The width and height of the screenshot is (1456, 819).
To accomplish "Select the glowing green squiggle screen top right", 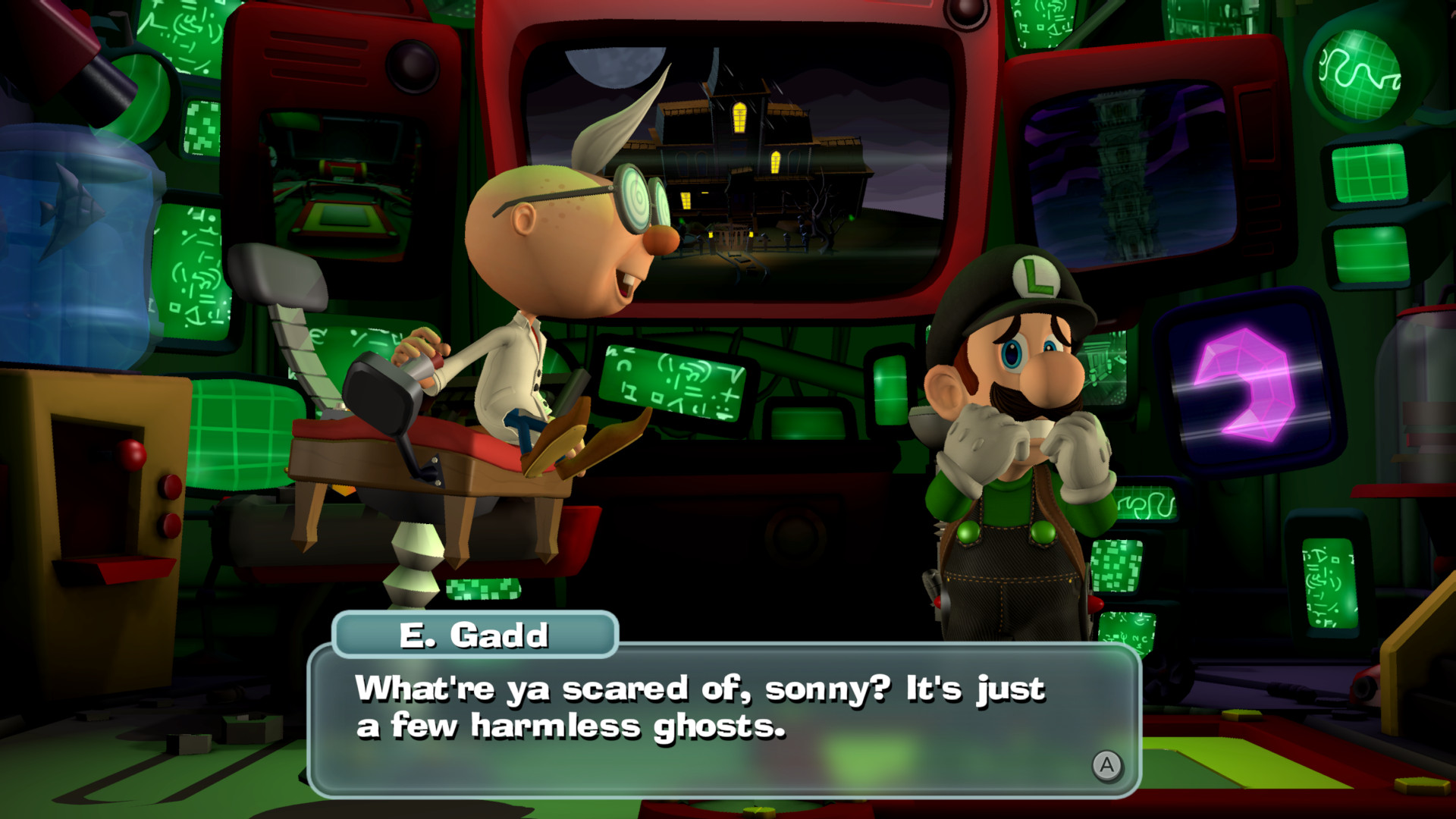I will 1357,72.
